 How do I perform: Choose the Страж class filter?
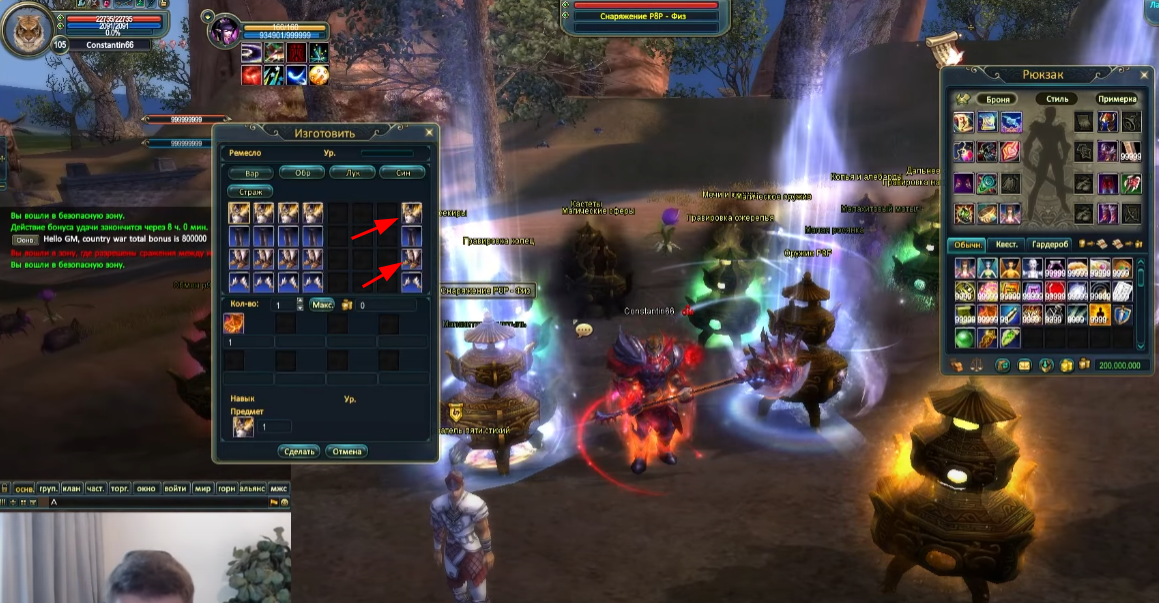(x=251, y=191)
